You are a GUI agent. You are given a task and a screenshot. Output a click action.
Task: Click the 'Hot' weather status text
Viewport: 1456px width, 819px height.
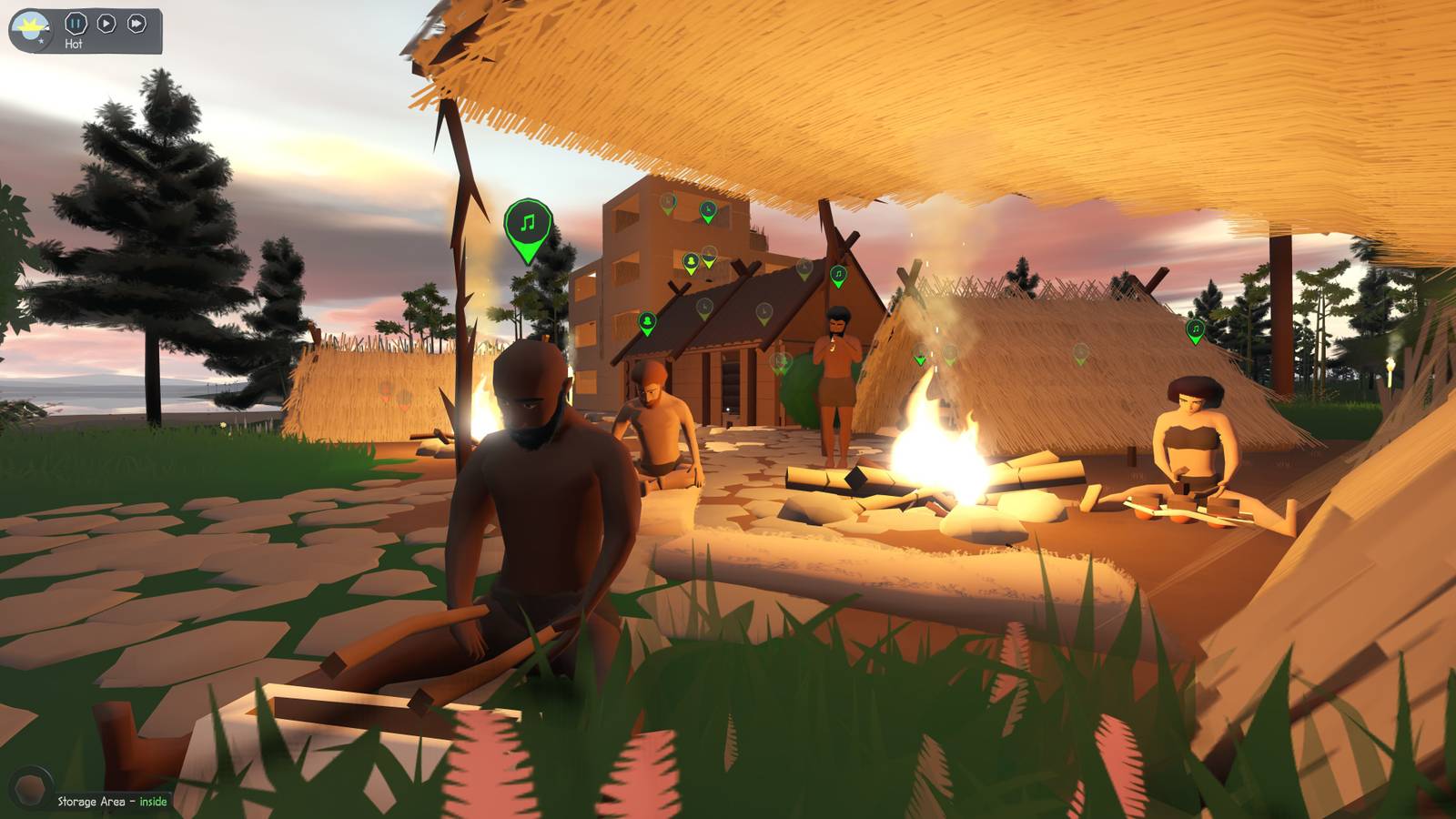point(74,43)
